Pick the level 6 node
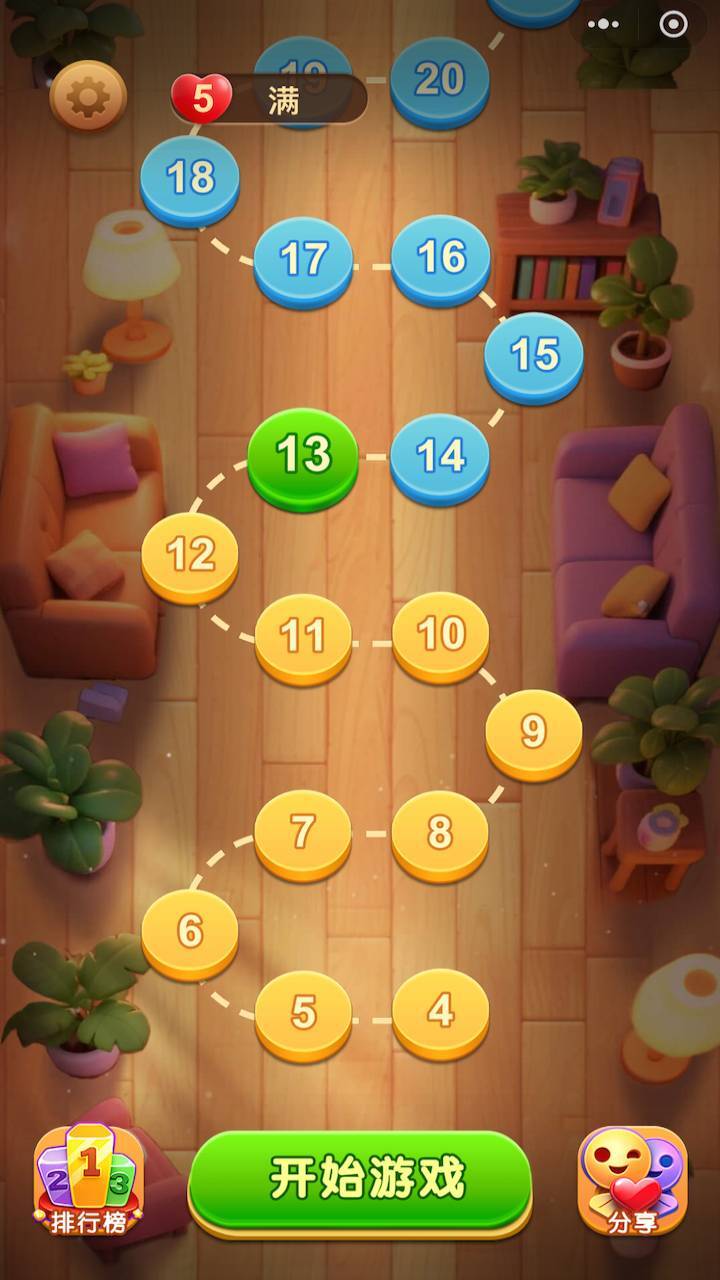The width and height of the screenshot is (720, 1280). tap(190, 931)
